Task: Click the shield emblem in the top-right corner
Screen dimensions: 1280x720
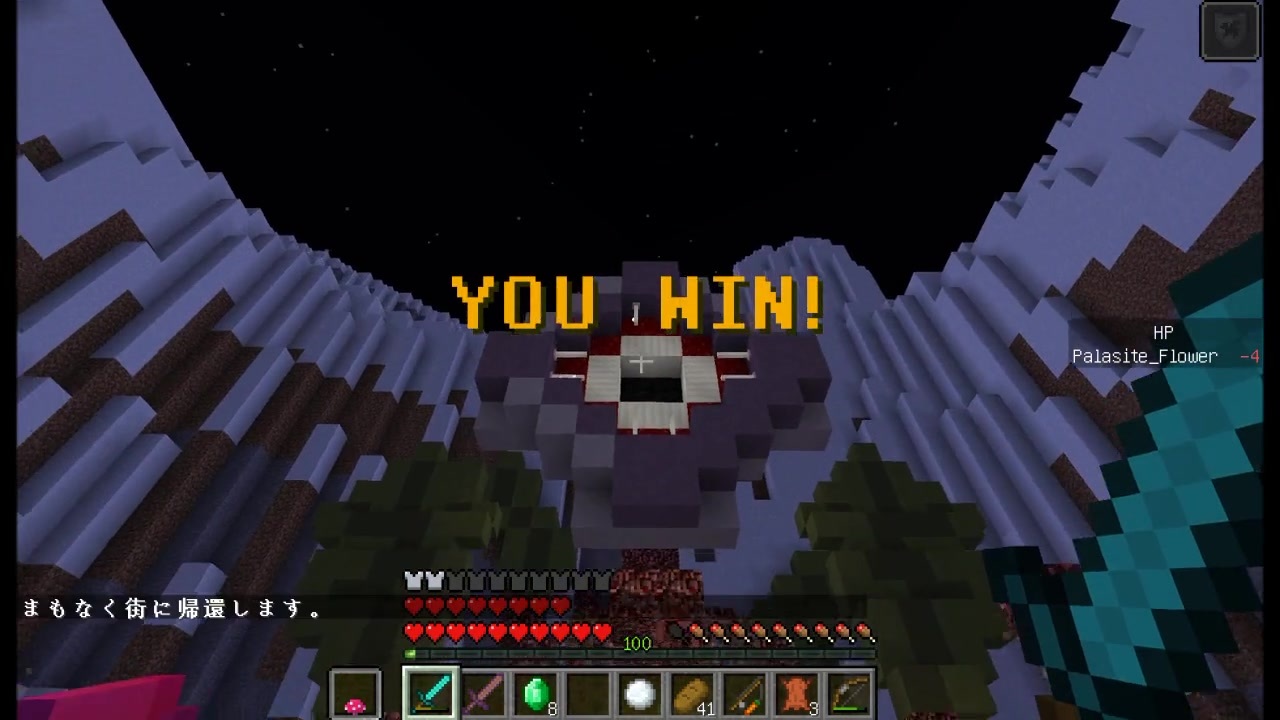Action: [1230, 30]
